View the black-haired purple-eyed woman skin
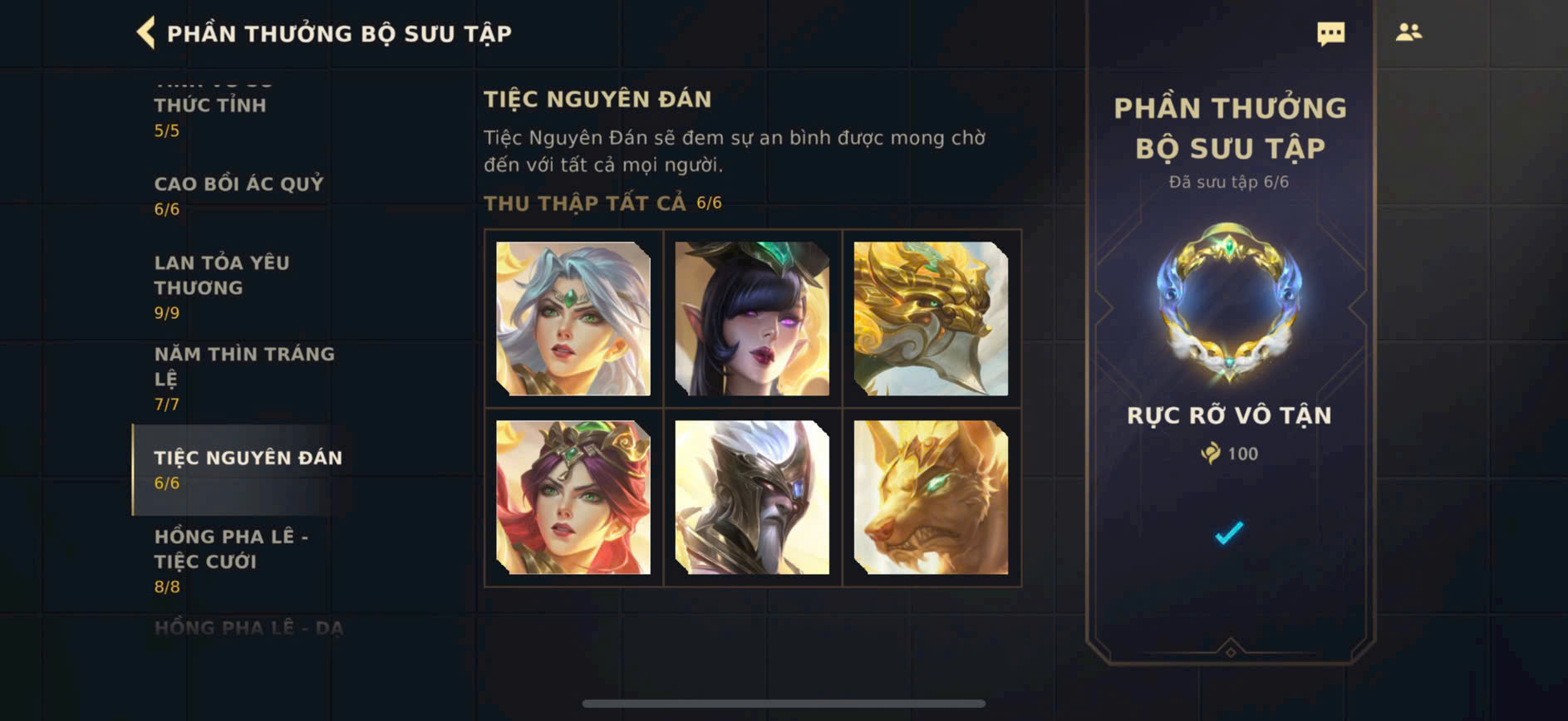 [x=752, y=319]
